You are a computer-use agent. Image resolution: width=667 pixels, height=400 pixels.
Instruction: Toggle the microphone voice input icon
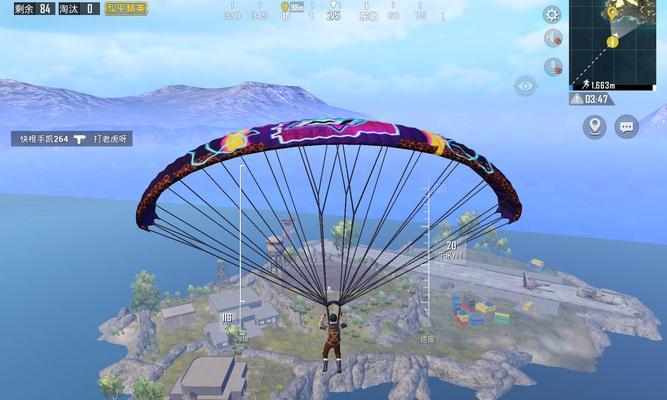coord(552,66)
